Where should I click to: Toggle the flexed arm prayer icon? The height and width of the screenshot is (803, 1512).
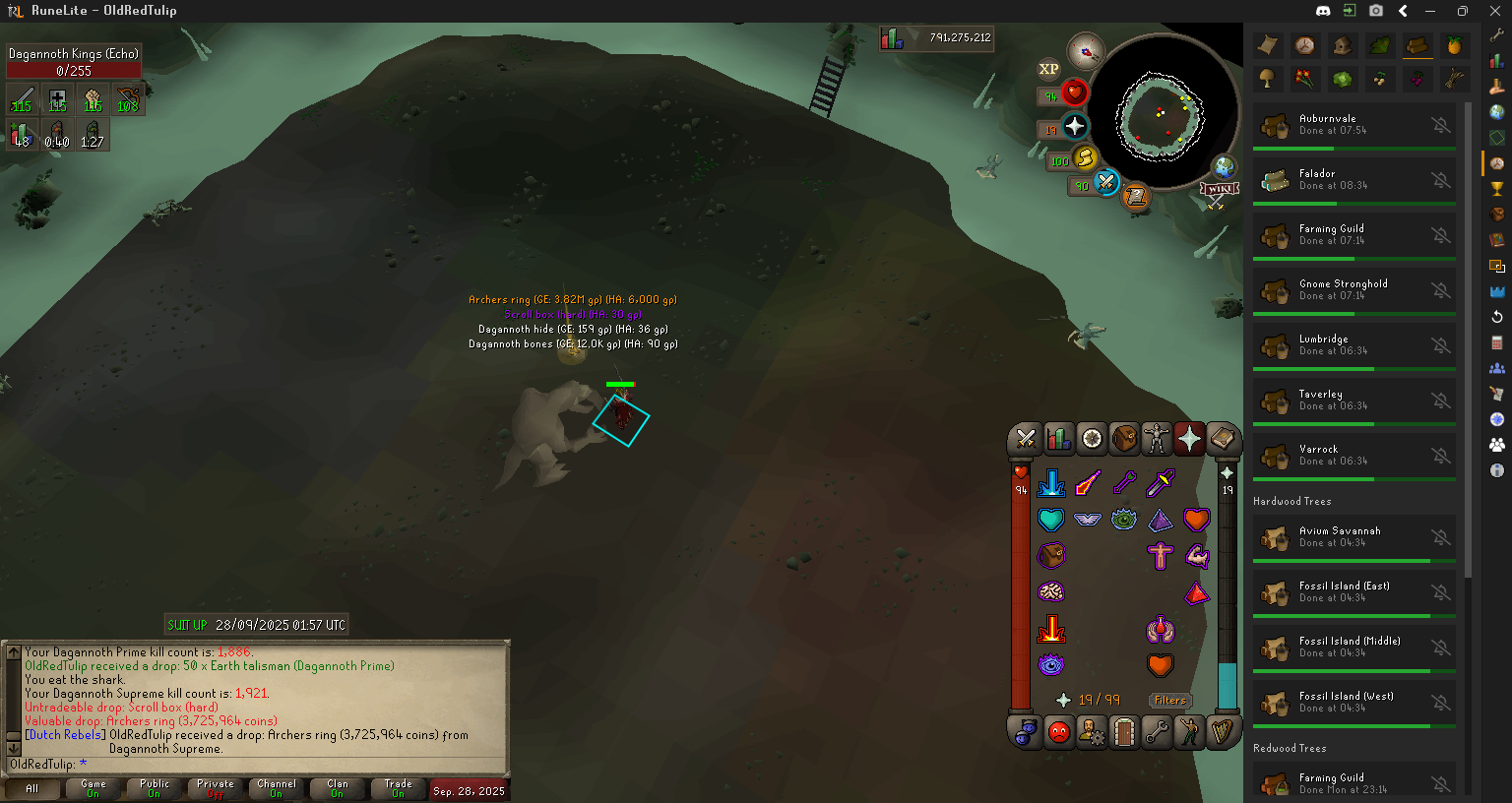pyautogui.click(x=1196, y=556)
